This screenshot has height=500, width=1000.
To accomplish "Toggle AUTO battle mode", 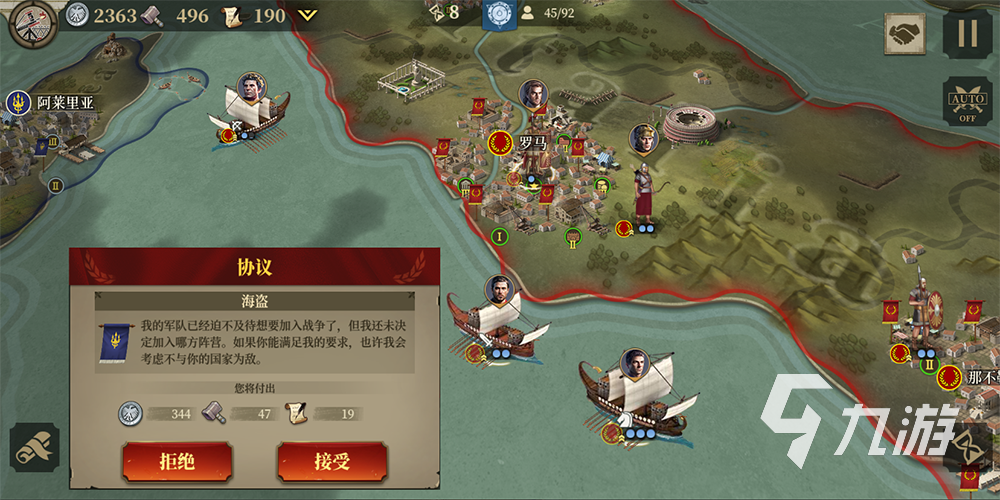I will (967, 102).
